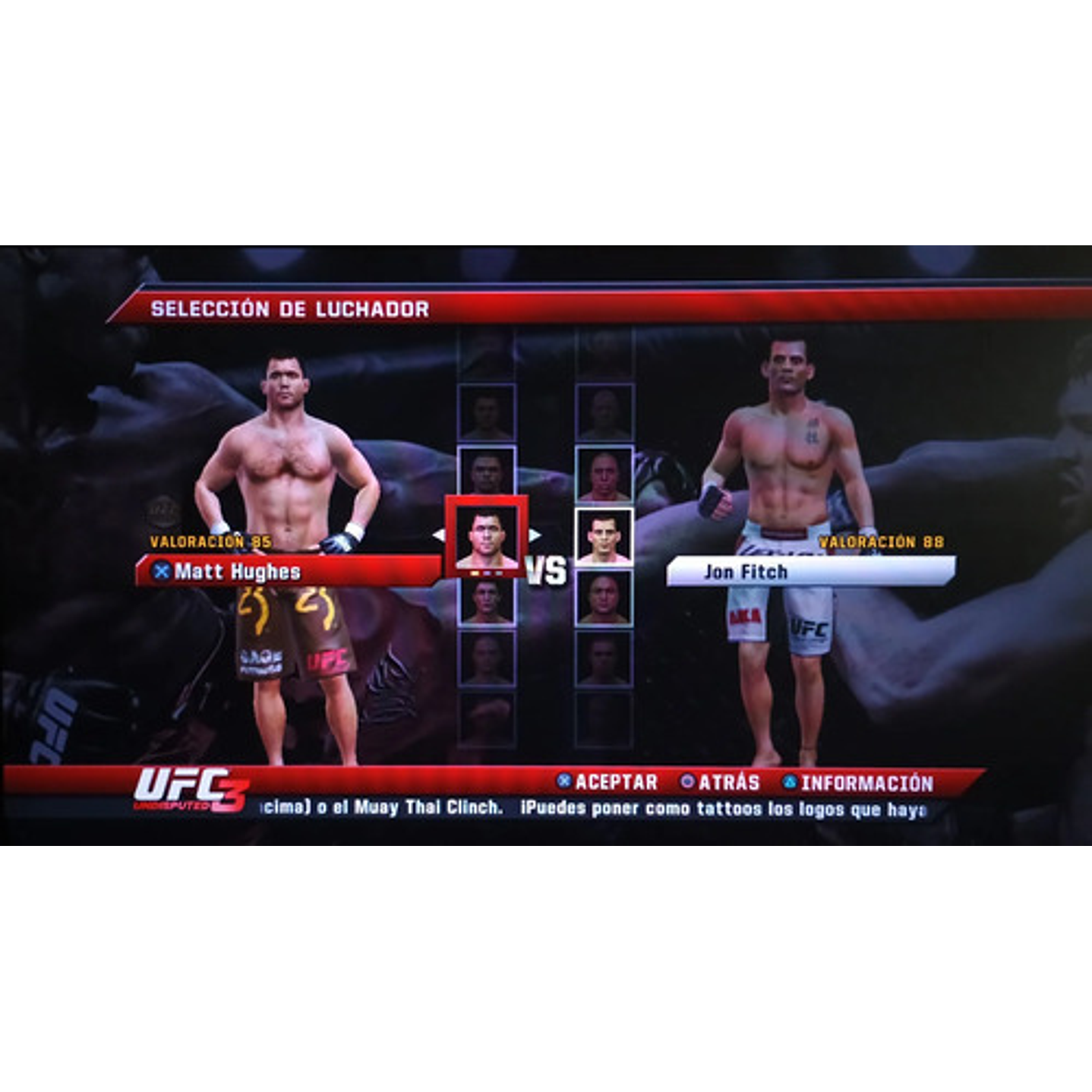Select Matt Hughes's highlighted red portrait icon
The width and height of the screenshot is (1092, 1092).
click(488, 535)
